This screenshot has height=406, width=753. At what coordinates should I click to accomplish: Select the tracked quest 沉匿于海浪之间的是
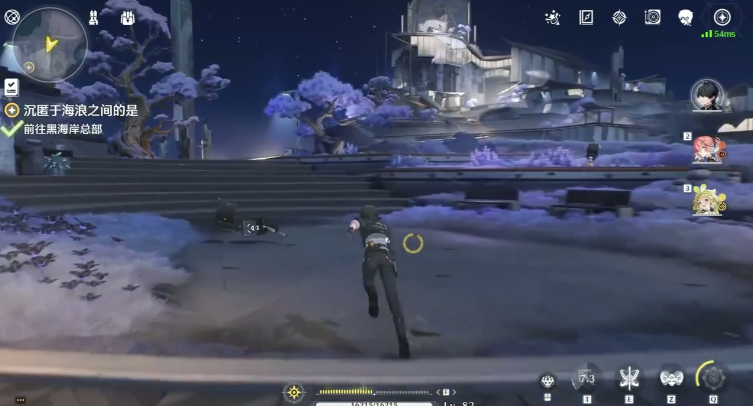(72, 110)
